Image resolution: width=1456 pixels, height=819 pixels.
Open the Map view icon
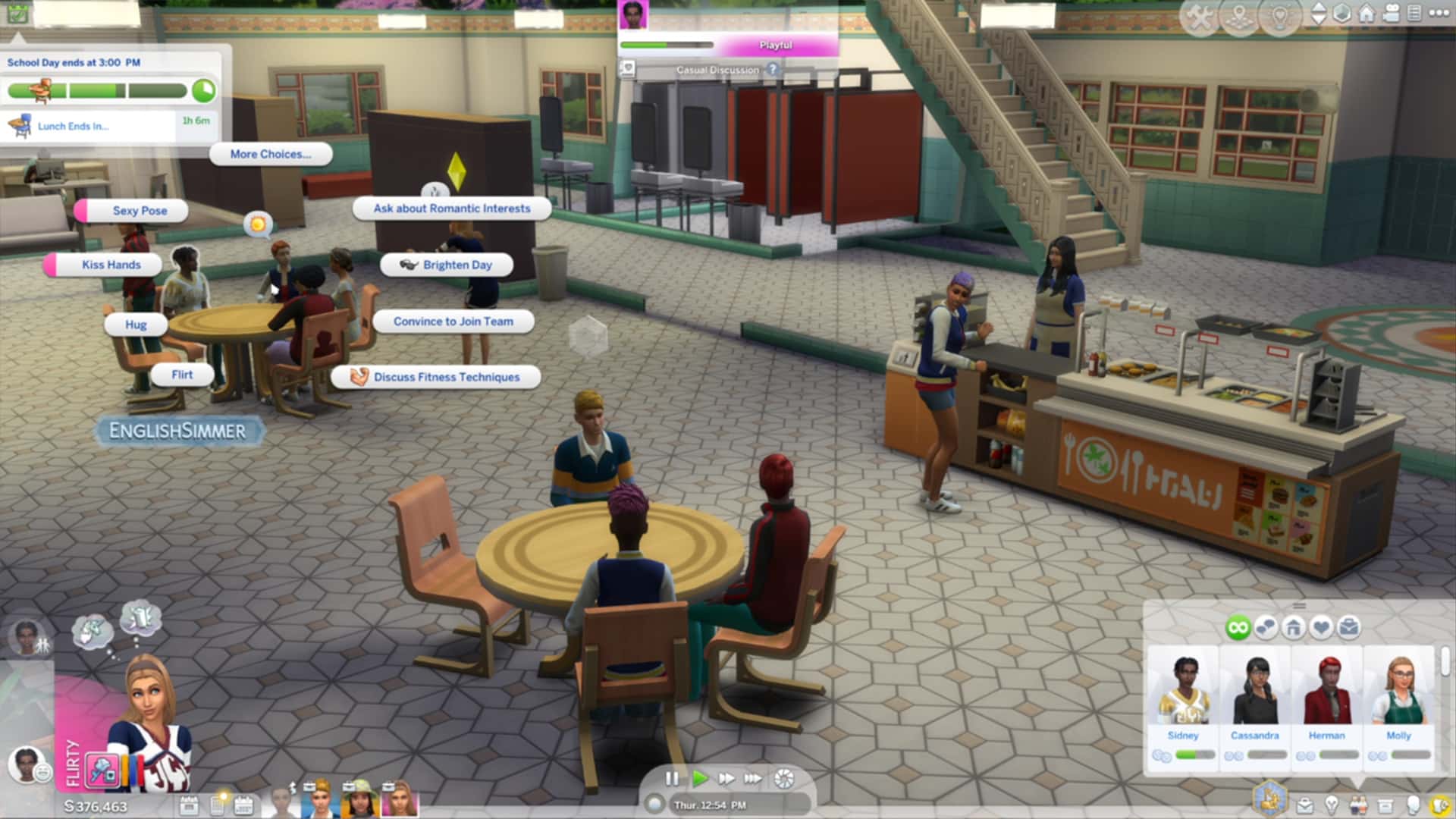click(1239, 12)
